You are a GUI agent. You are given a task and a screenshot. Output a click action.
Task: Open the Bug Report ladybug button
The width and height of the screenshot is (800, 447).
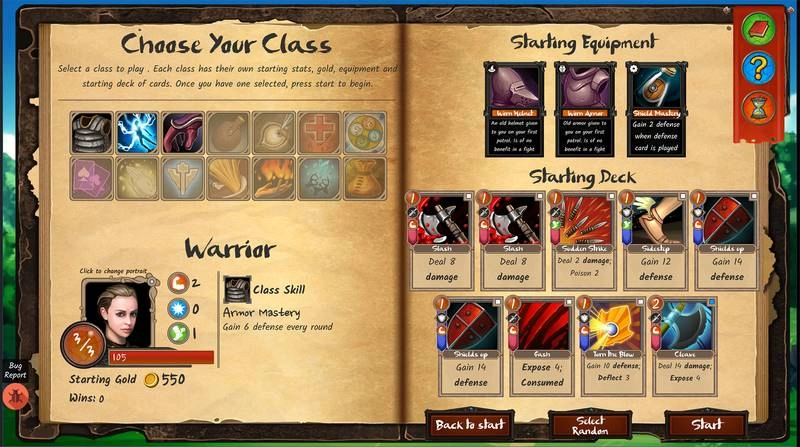click(x=16, y=395)
